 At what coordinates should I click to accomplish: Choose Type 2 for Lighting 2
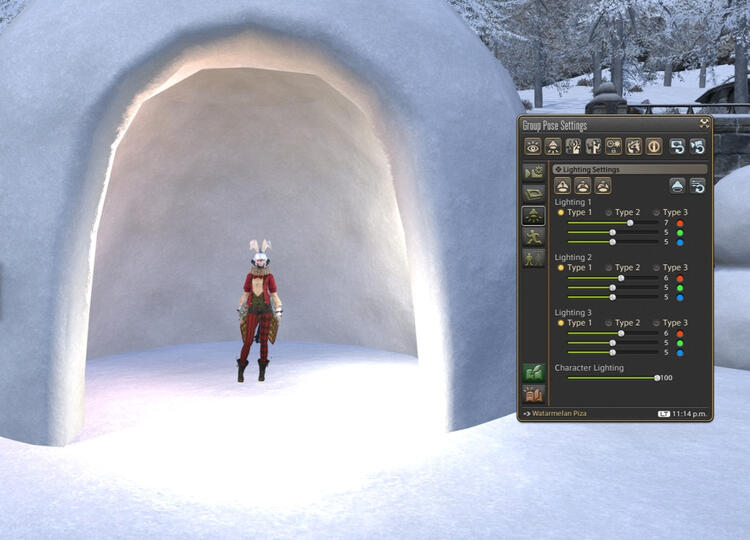coord(609,267)
